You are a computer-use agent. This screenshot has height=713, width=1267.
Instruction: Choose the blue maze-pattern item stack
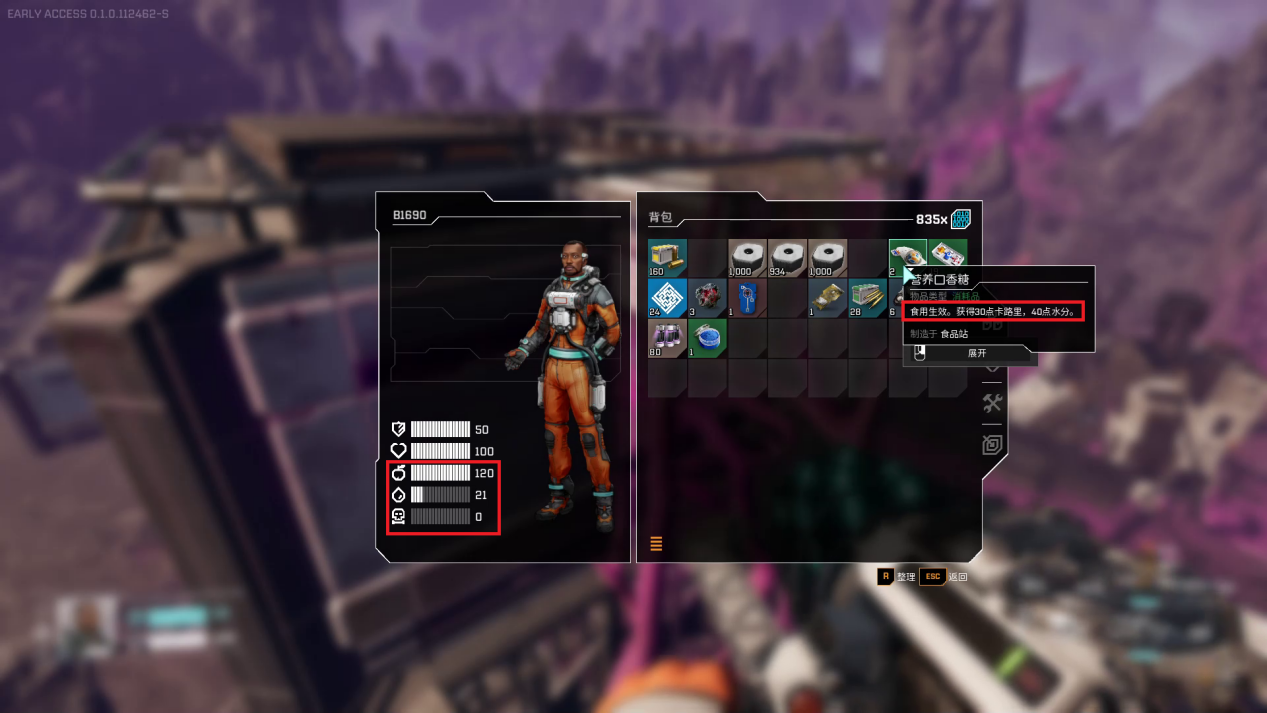[667, 298]
